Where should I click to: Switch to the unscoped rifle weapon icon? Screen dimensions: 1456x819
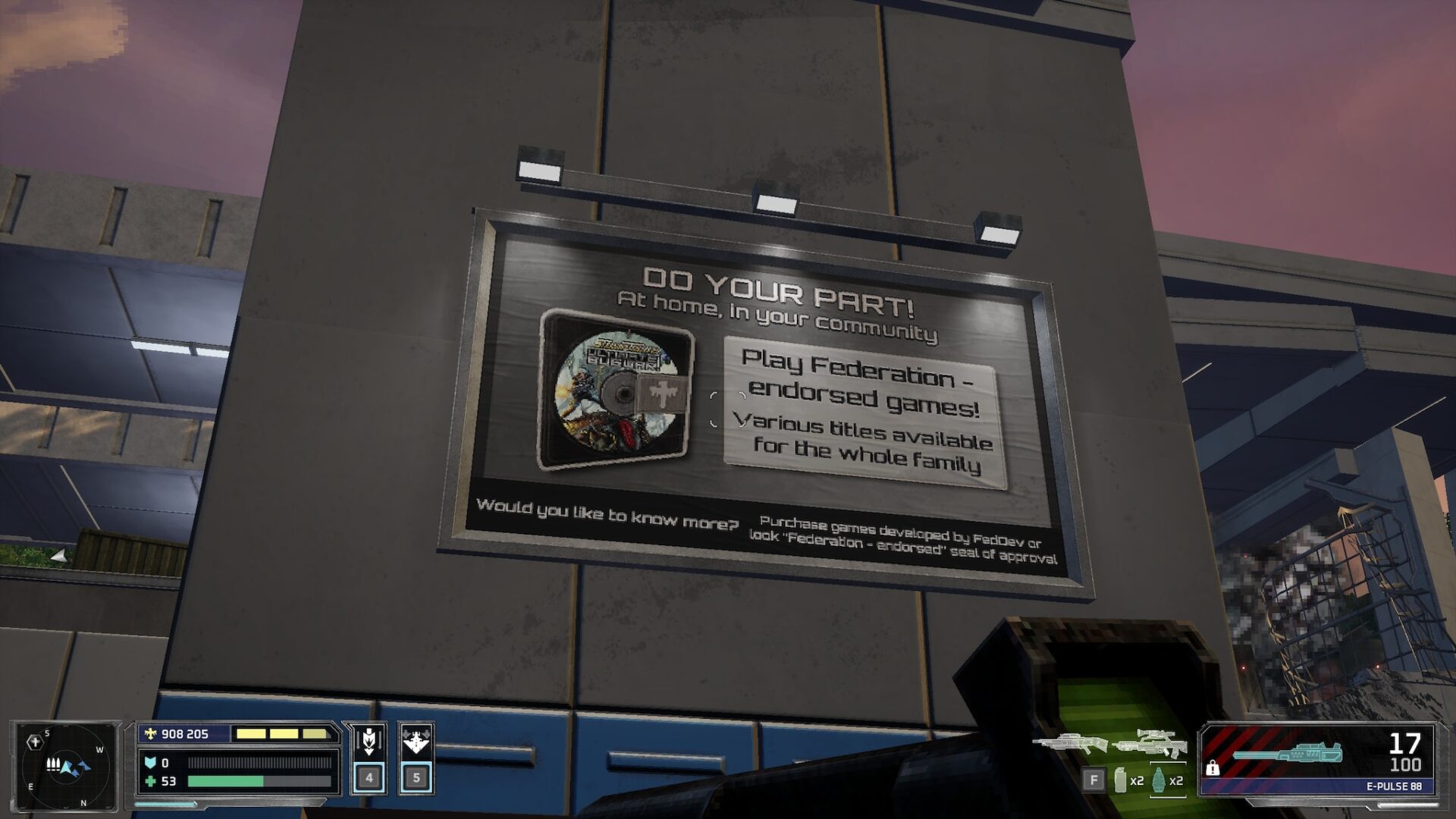1069,743
